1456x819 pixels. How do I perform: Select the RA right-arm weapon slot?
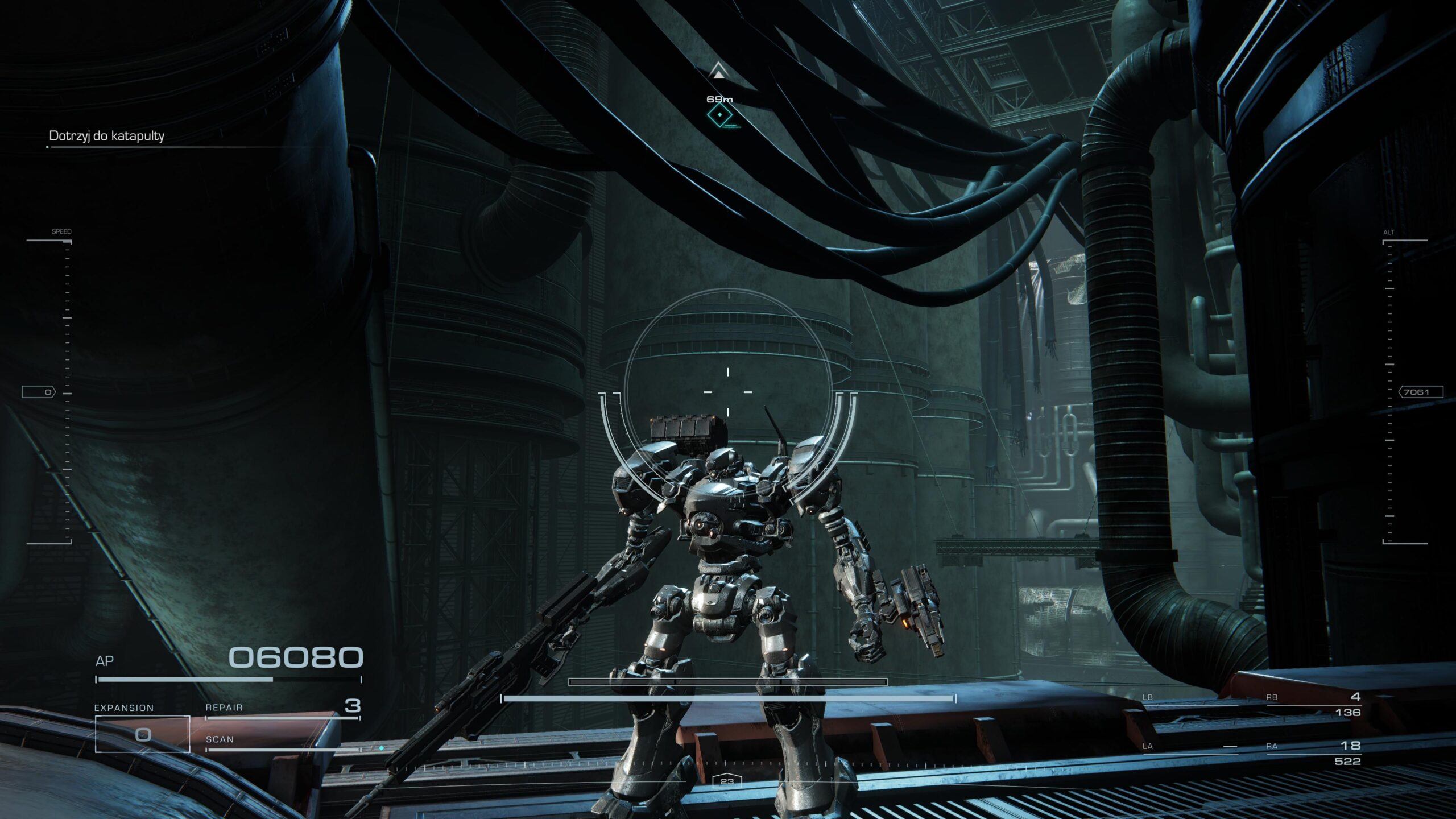tap(1313, 753)
